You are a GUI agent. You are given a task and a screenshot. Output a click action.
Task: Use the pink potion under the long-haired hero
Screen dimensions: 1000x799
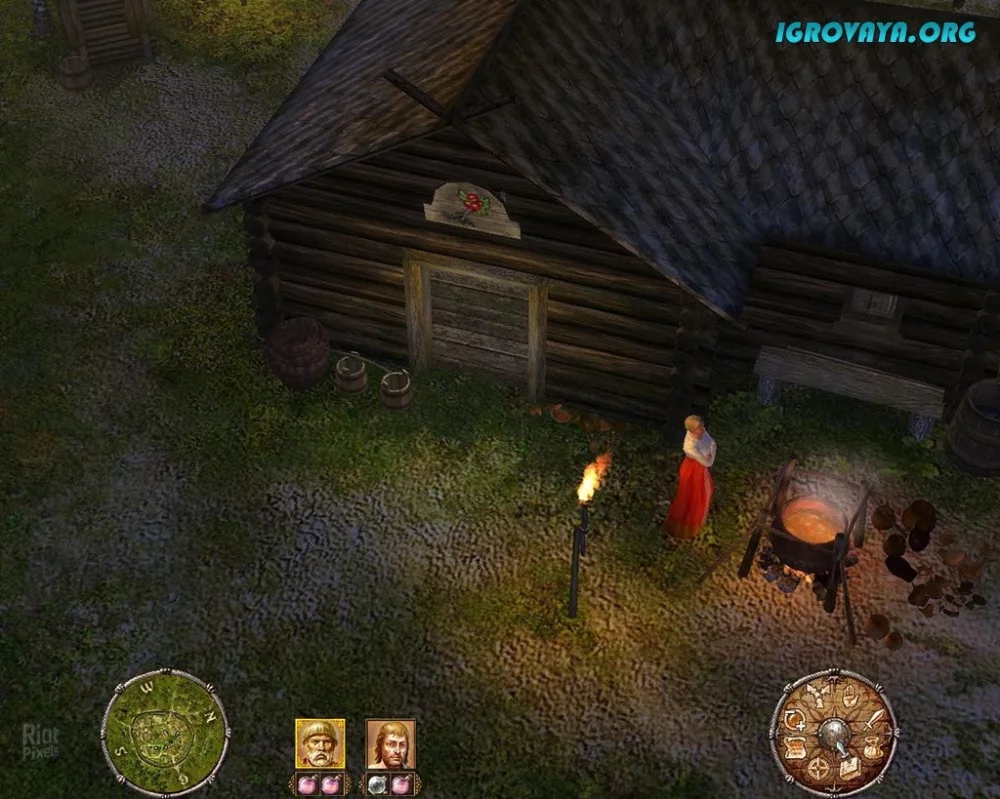coord(402,785)
